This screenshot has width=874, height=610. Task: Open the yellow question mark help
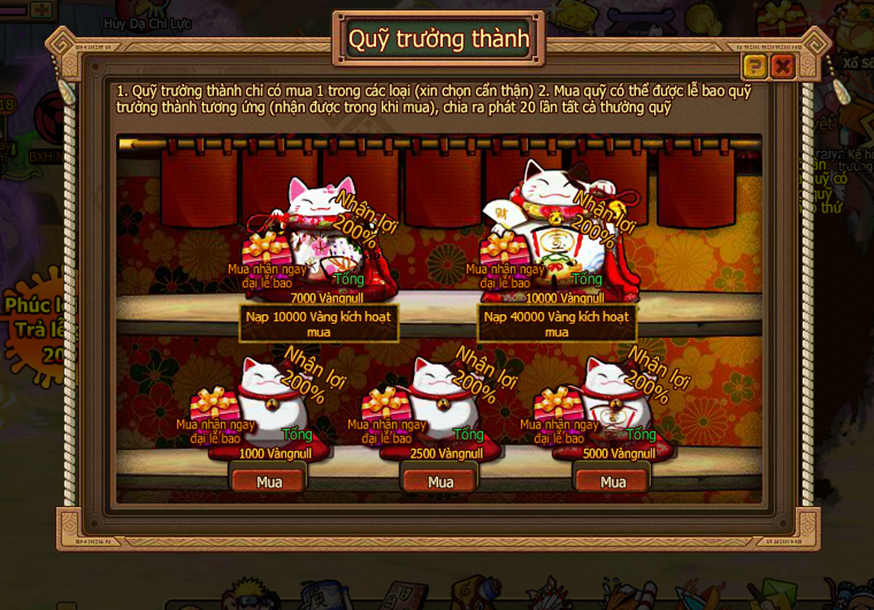[x=755, y=67]
